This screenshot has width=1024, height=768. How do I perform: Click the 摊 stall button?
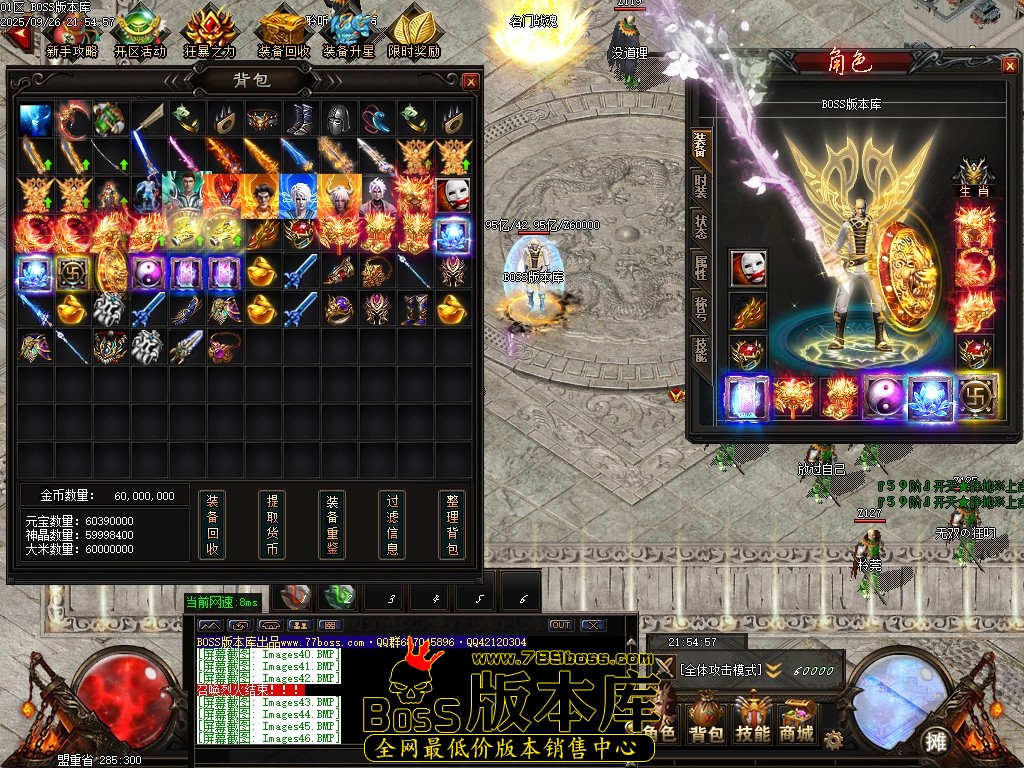pos(935,741)
